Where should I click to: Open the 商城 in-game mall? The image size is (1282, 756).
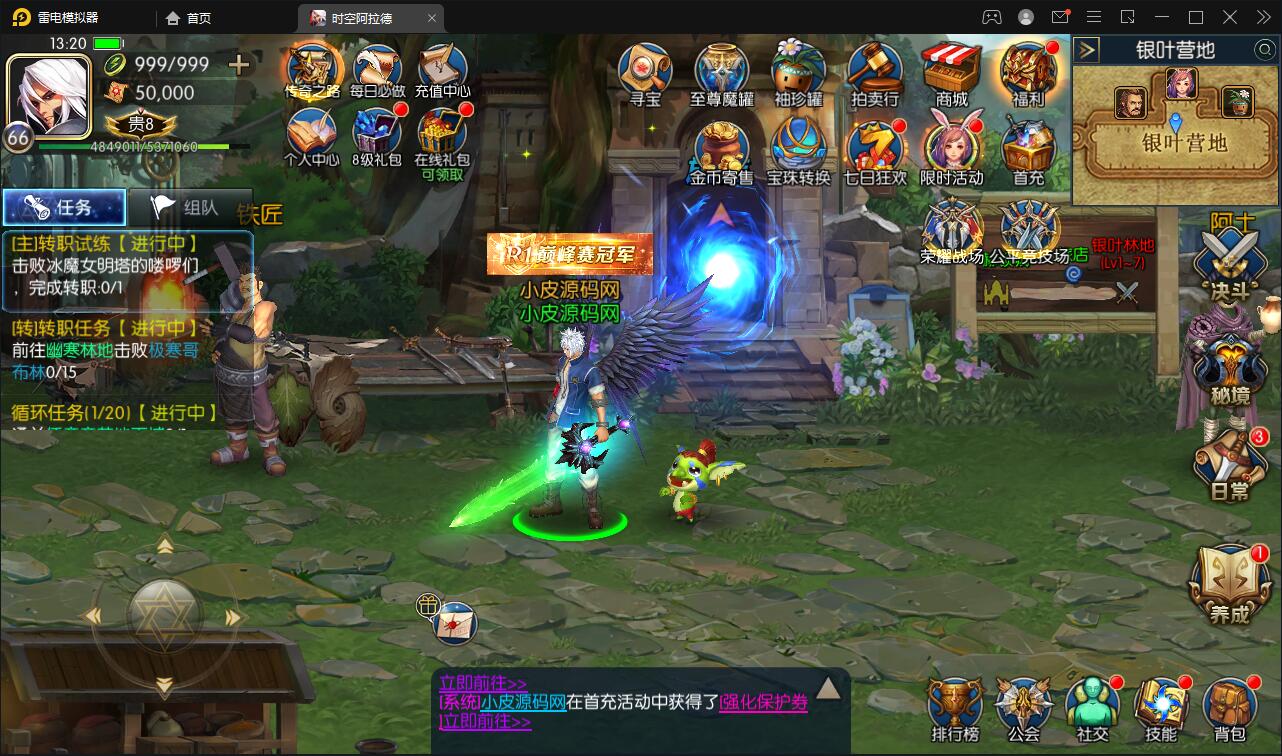coord(952,70)
